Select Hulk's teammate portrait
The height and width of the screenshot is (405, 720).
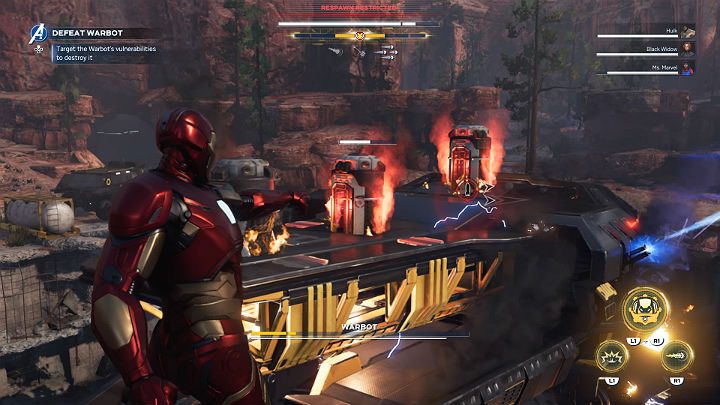(x=688, y=31)
